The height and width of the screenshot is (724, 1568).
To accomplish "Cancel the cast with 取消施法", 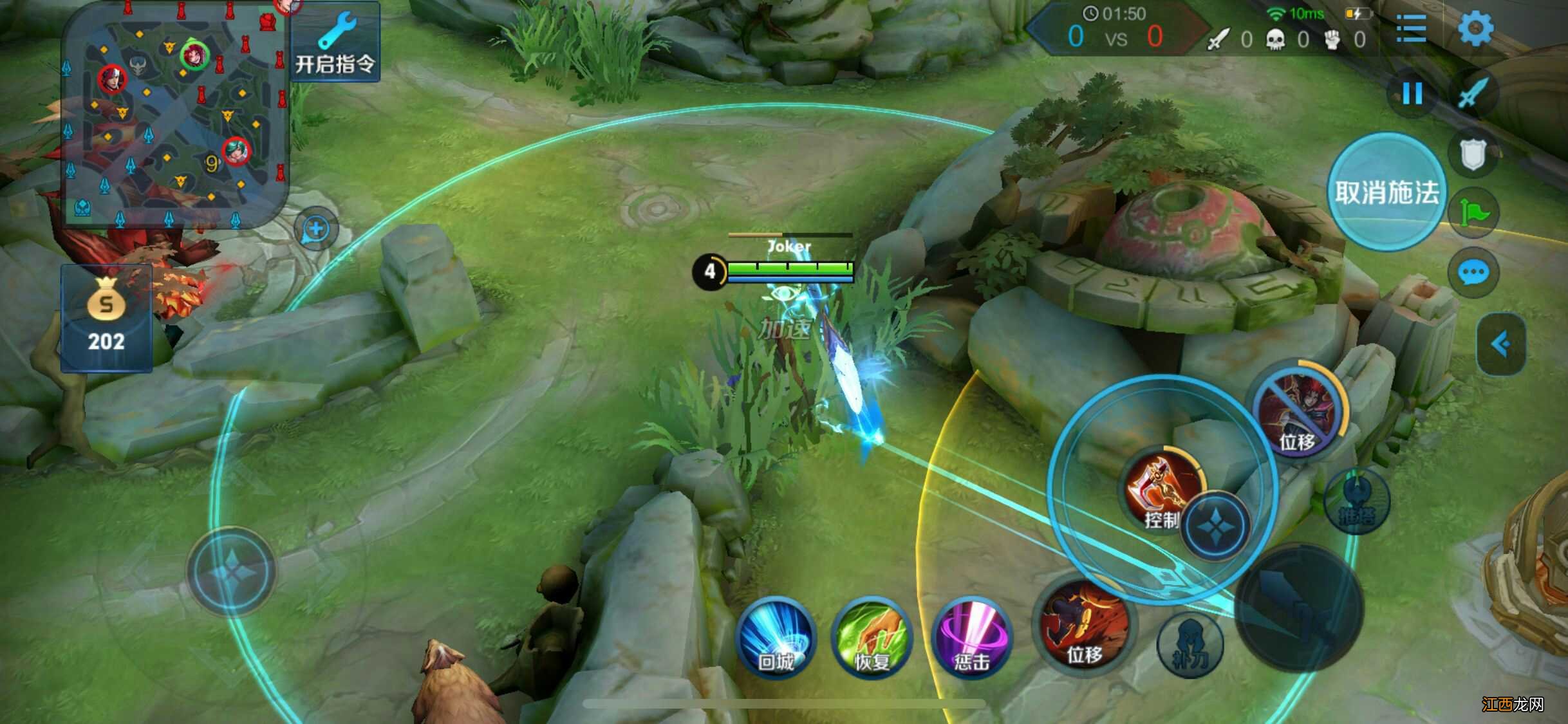I will point(1386,192).
